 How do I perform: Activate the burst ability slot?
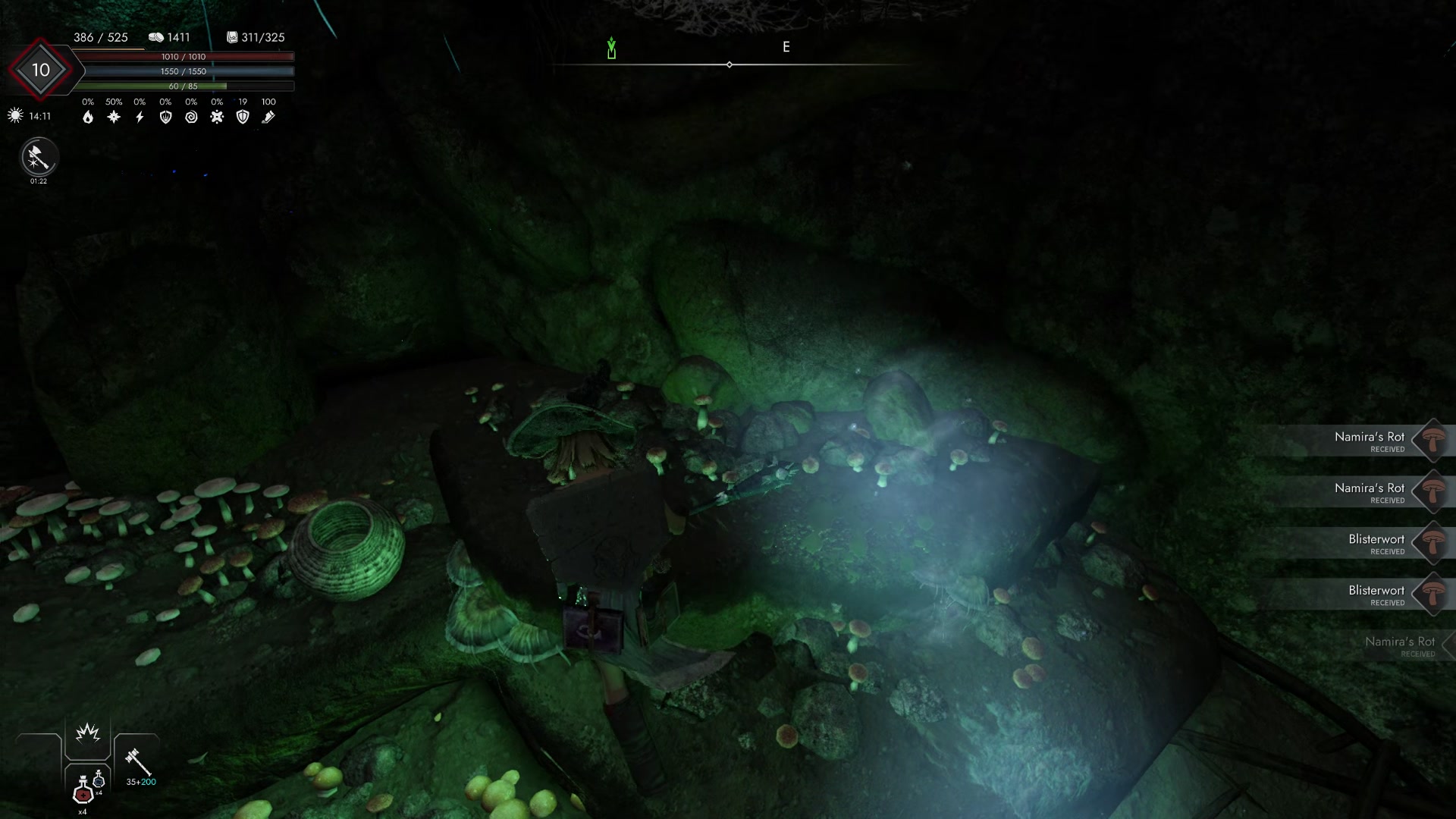(88, 733)
